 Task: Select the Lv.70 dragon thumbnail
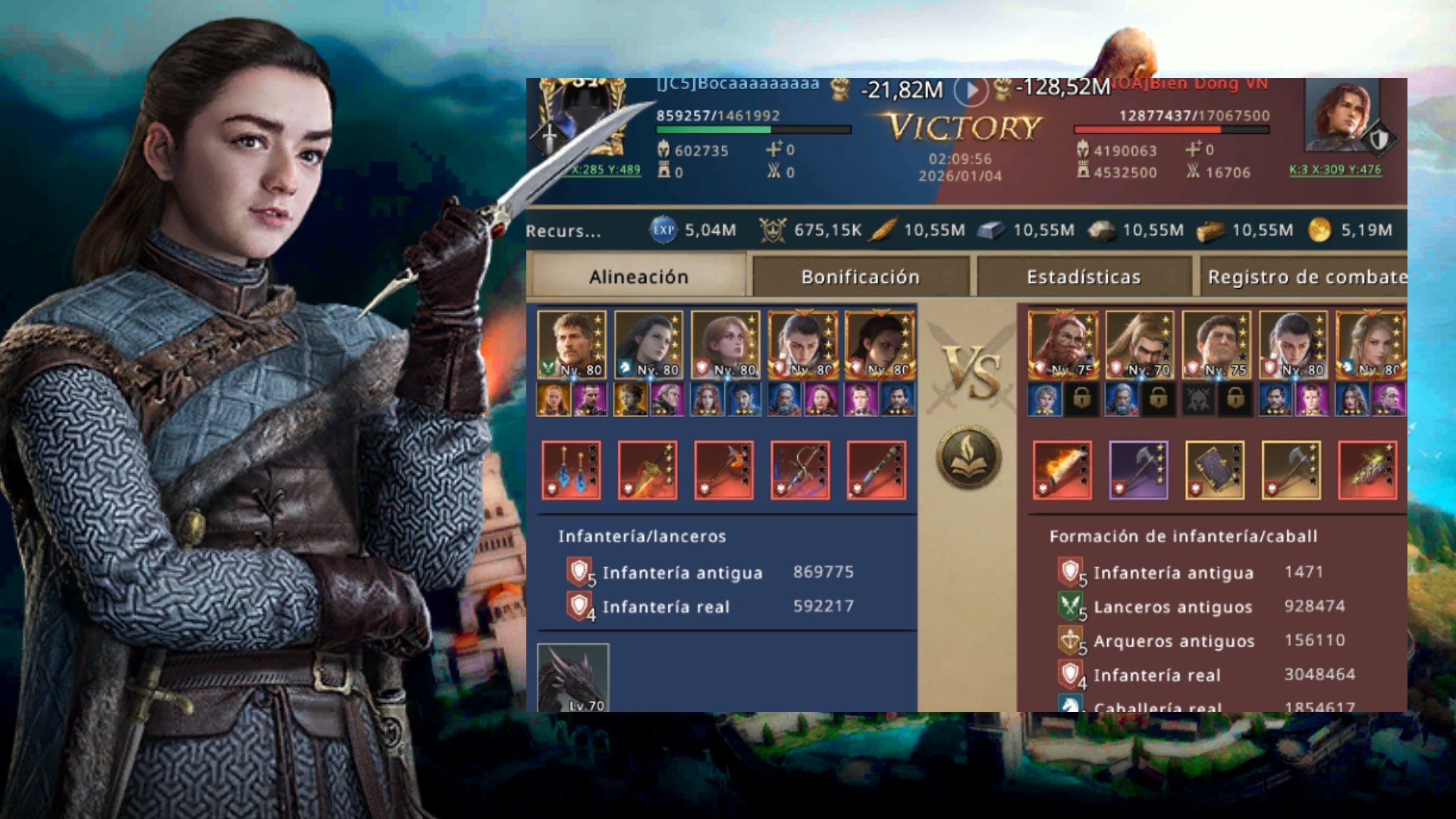[x=573, y=678]
